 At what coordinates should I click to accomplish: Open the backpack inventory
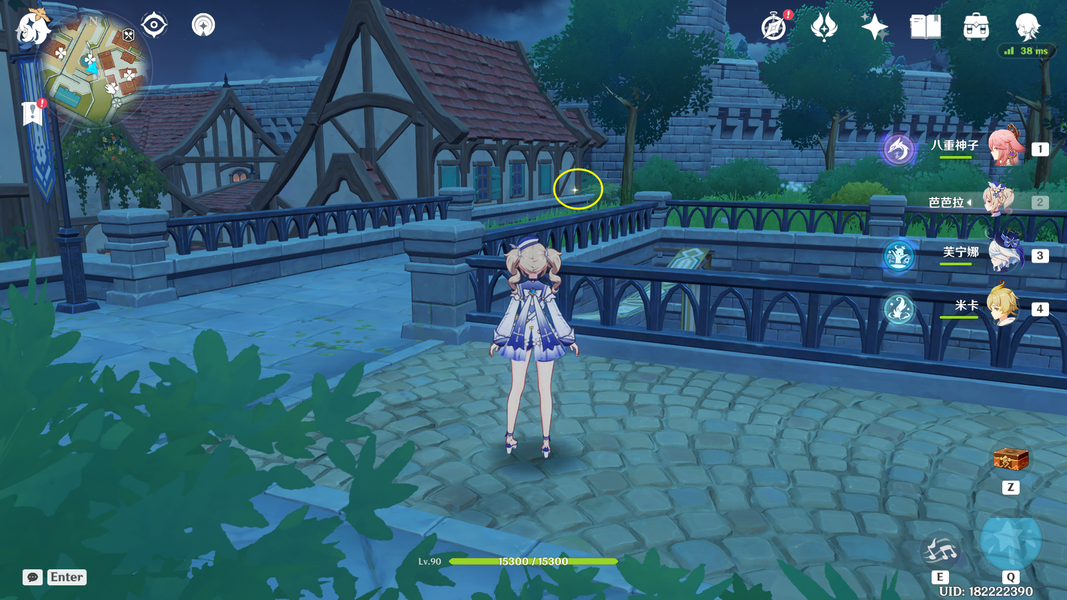976,27
